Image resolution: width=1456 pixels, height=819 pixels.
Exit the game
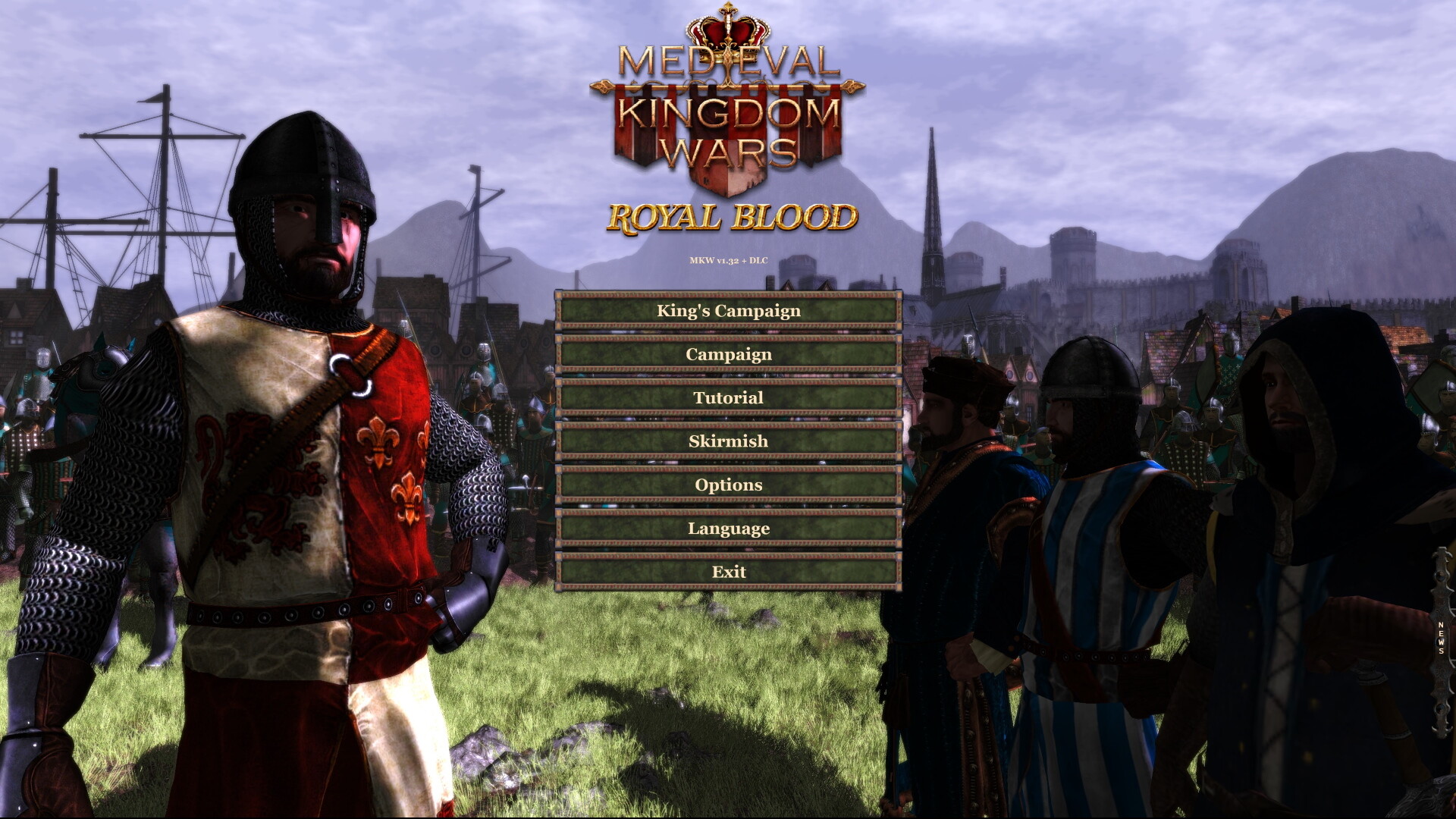point(728,572)
